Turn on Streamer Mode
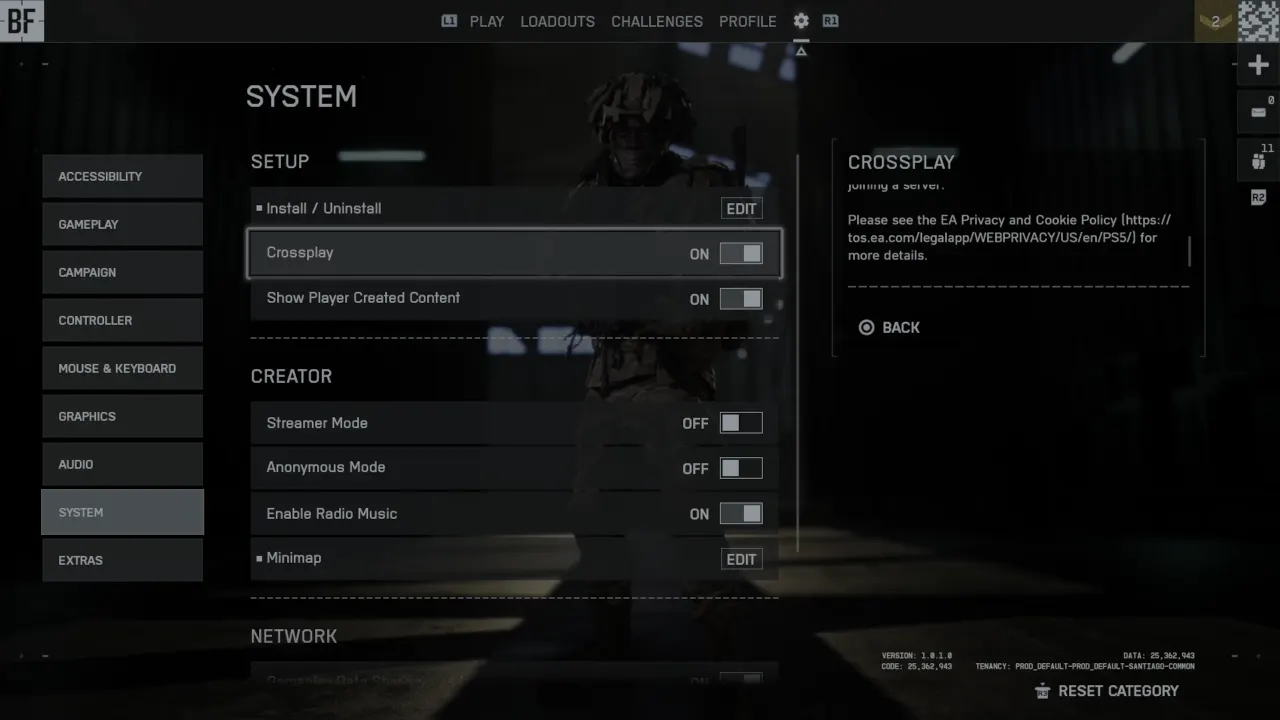The width and height of the screenshot is (1280, 720). pos(741,423)
